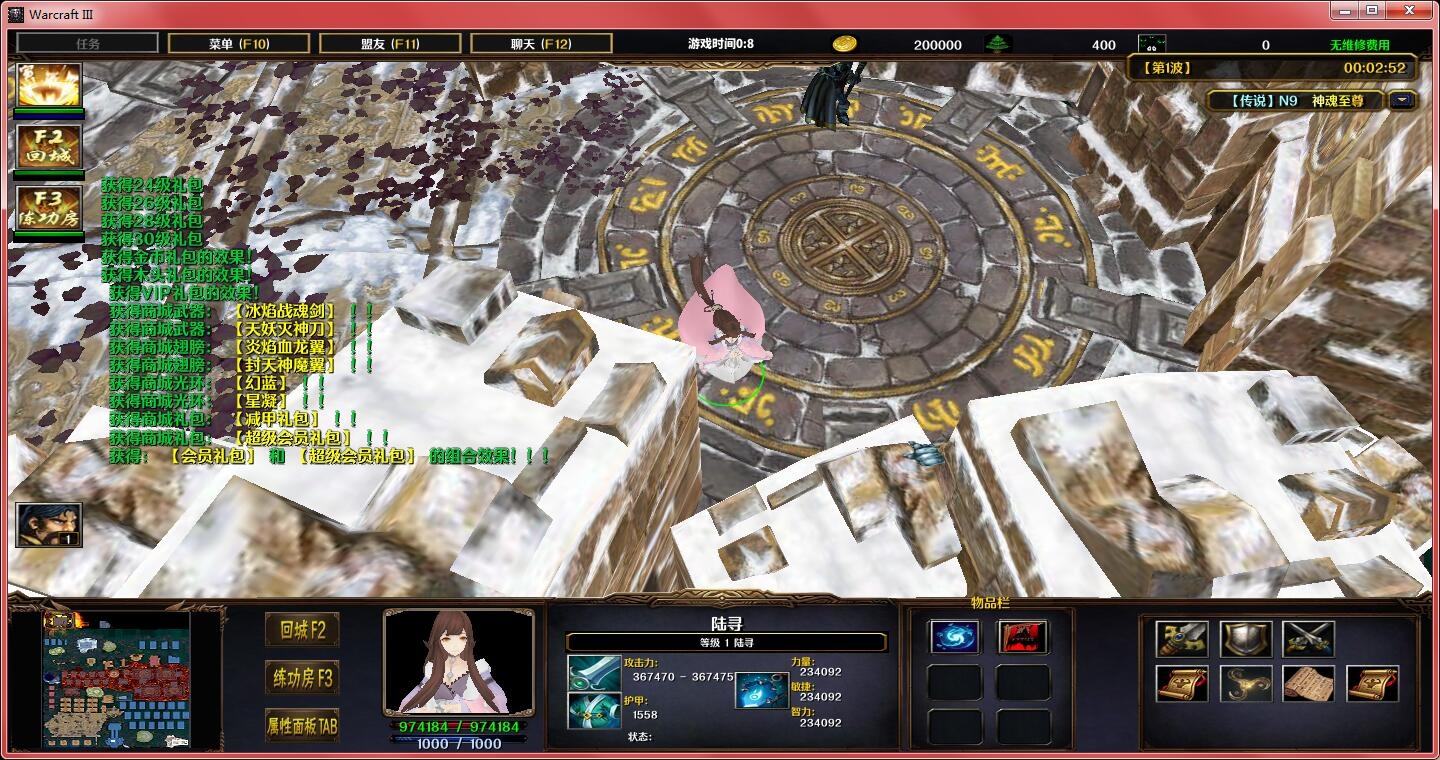Activate the golden triple-spiral ability

pos(1246,684)
